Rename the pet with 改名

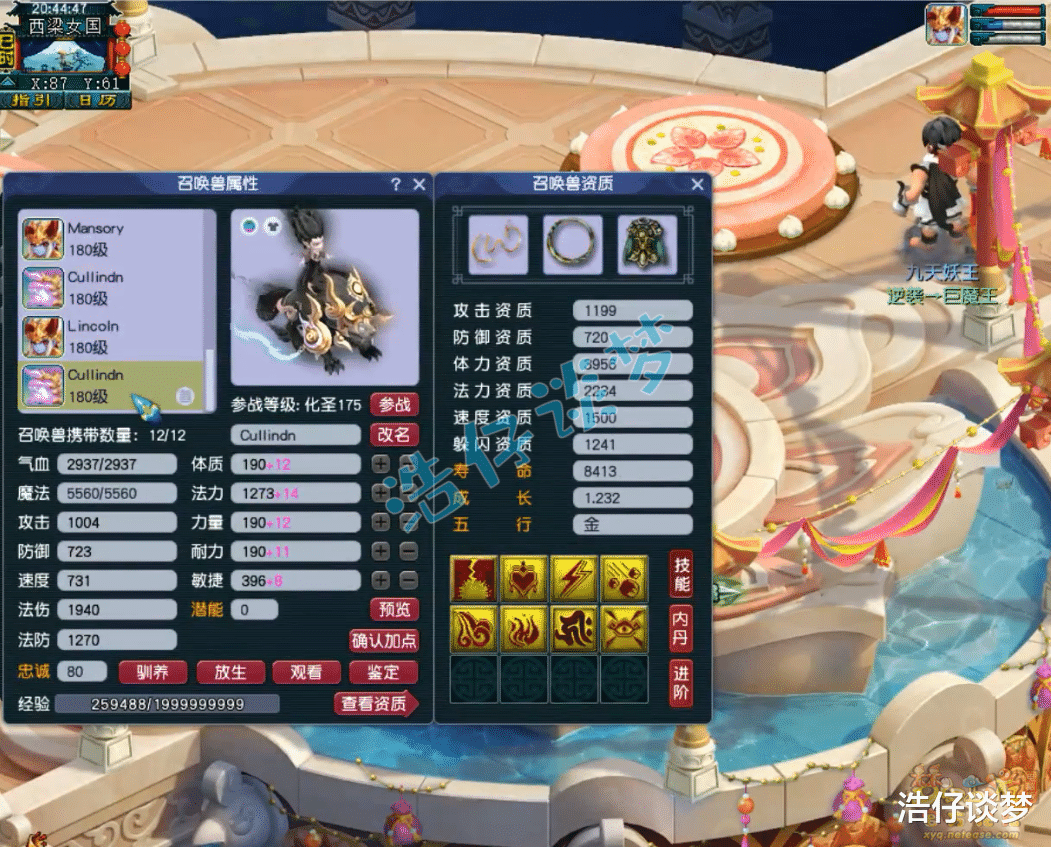394,435
